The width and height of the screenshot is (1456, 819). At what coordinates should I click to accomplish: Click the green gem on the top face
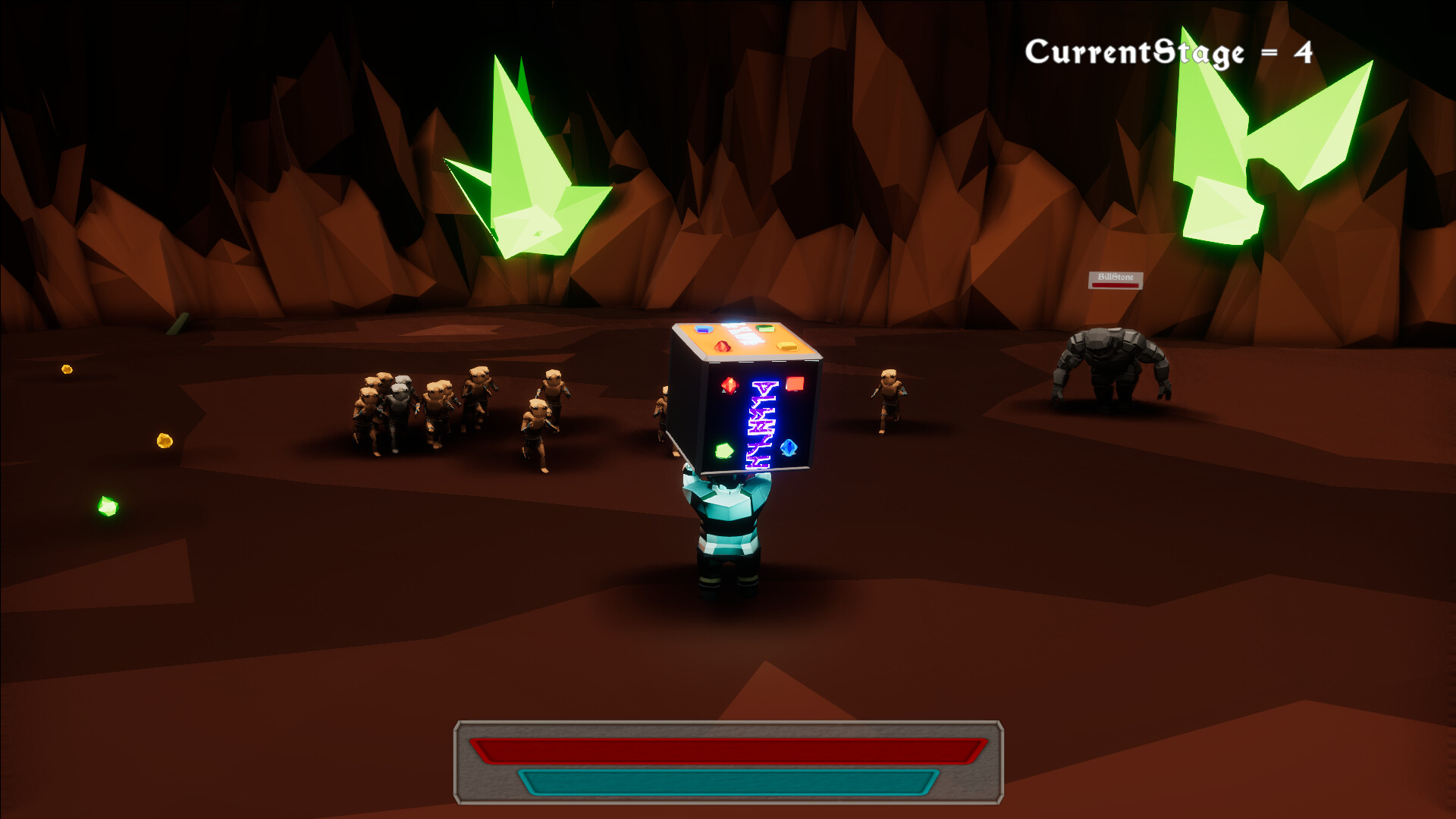click(764, 328)
